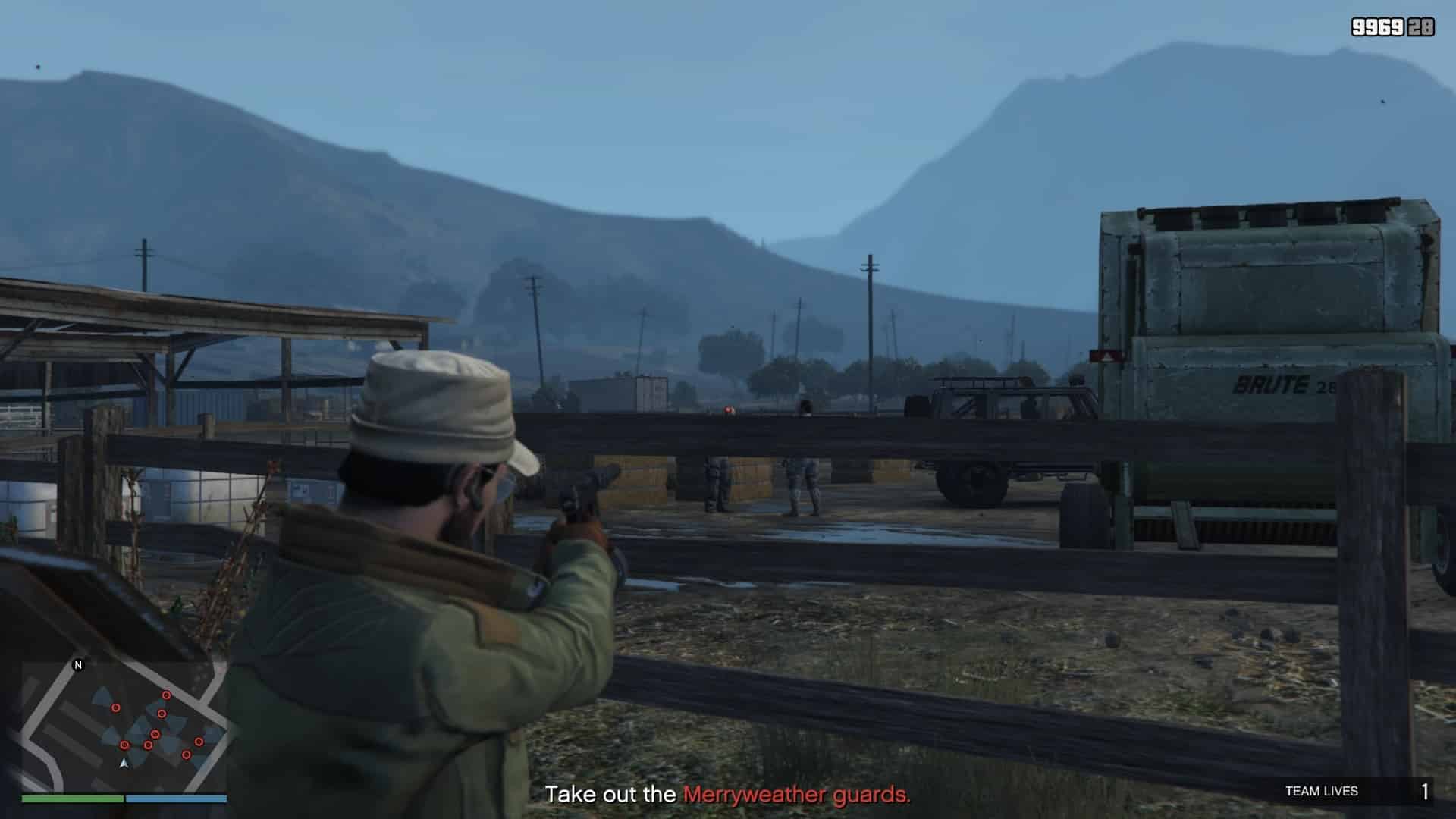Screen dimensions: 1456x819
Task: Select the north 'N' compass marker on minimap
Action: pos(77,666)
